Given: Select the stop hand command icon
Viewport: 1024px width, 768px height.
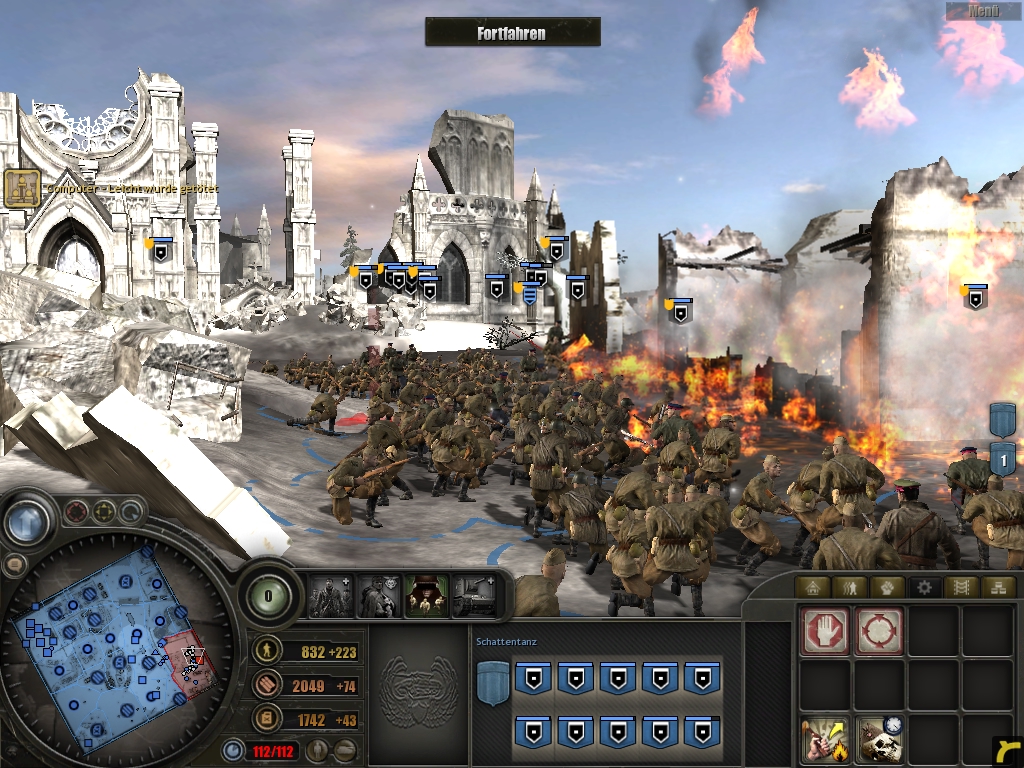Looking at the screenshot, I should coord(825,631).
